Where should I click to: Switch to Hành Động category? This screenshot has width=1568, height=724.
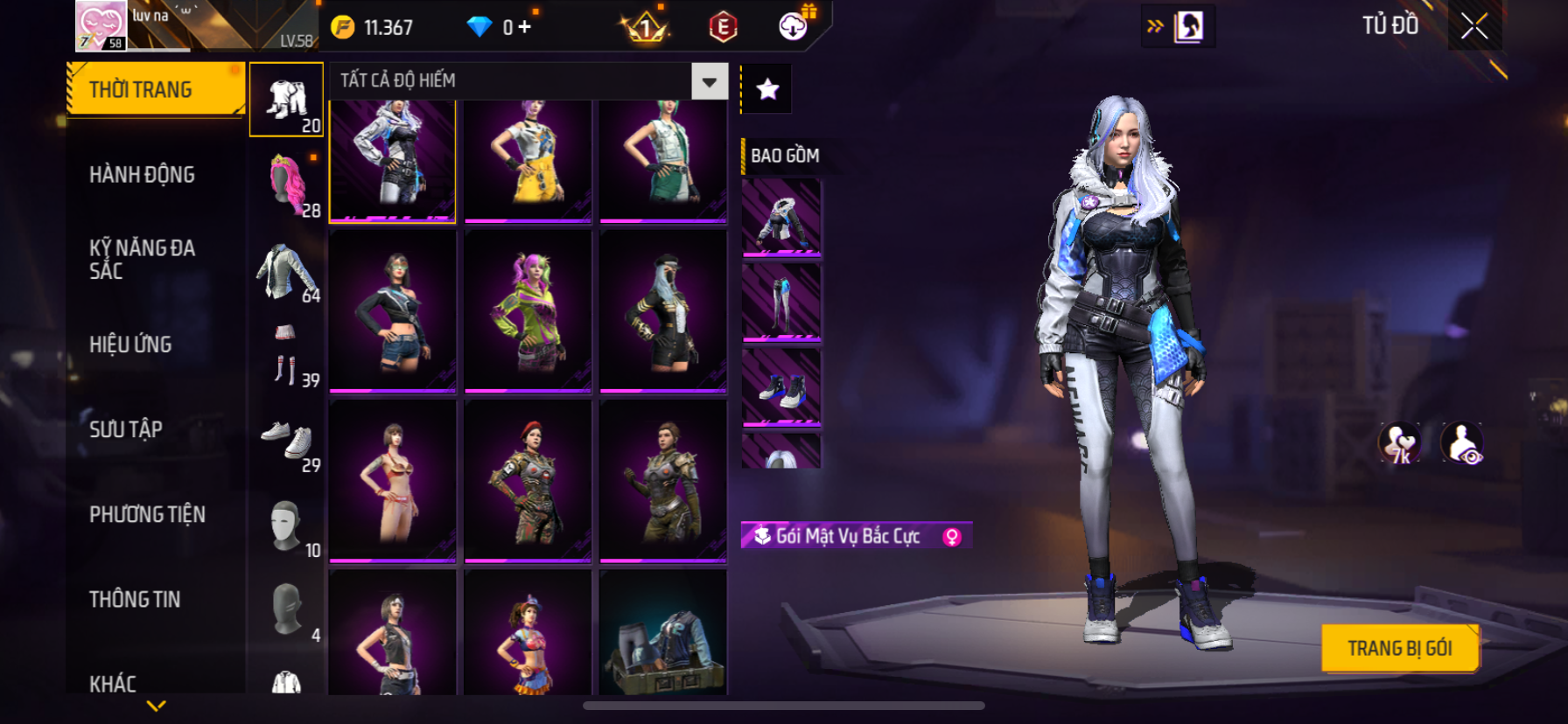(x=142, y=175)
